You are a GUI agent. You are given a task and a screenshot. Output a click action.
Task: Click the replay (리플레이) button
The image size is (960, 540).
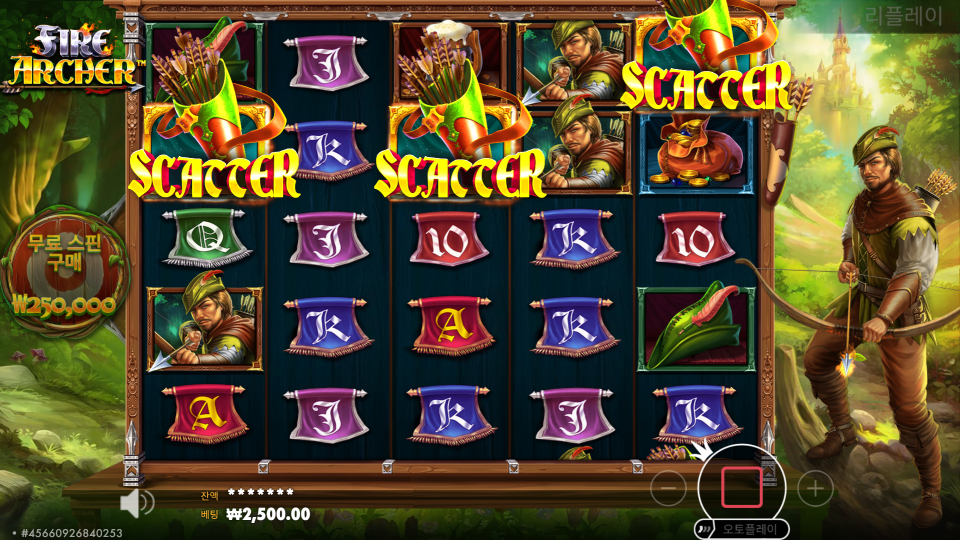(903, 15)
